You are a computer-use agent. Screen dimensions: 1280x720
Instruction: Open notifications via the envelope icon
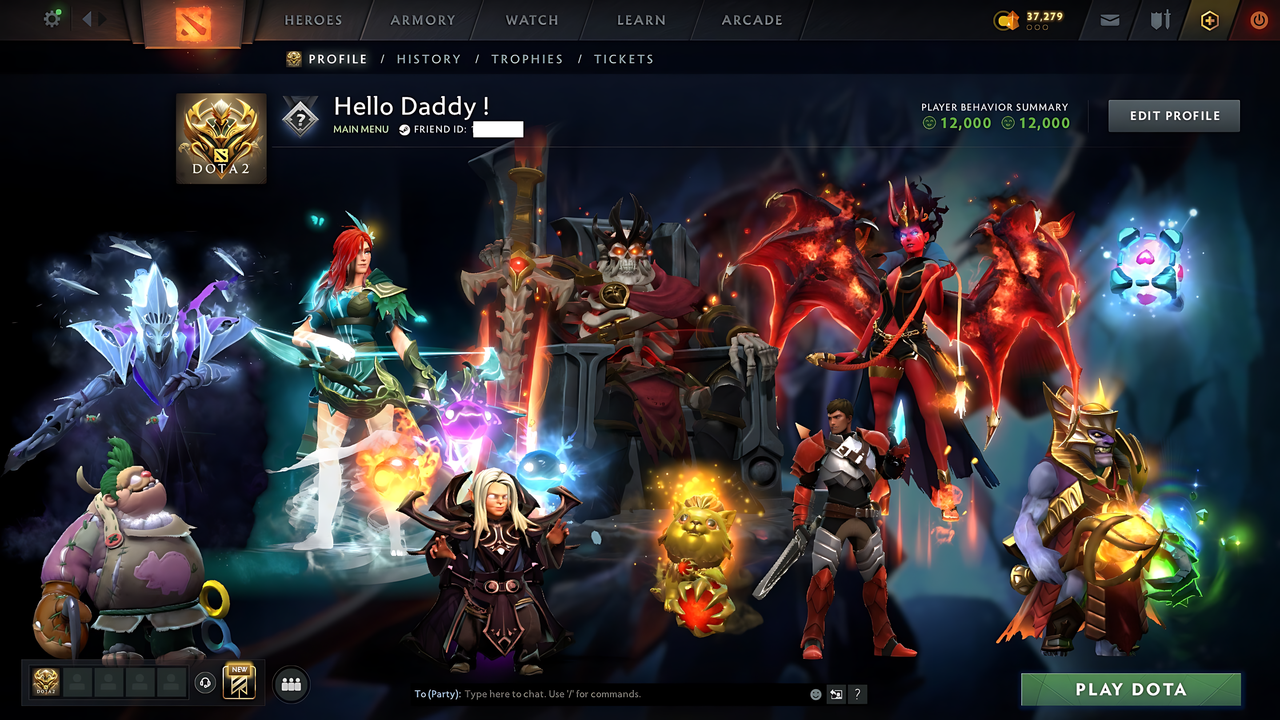pos(1109,19)
